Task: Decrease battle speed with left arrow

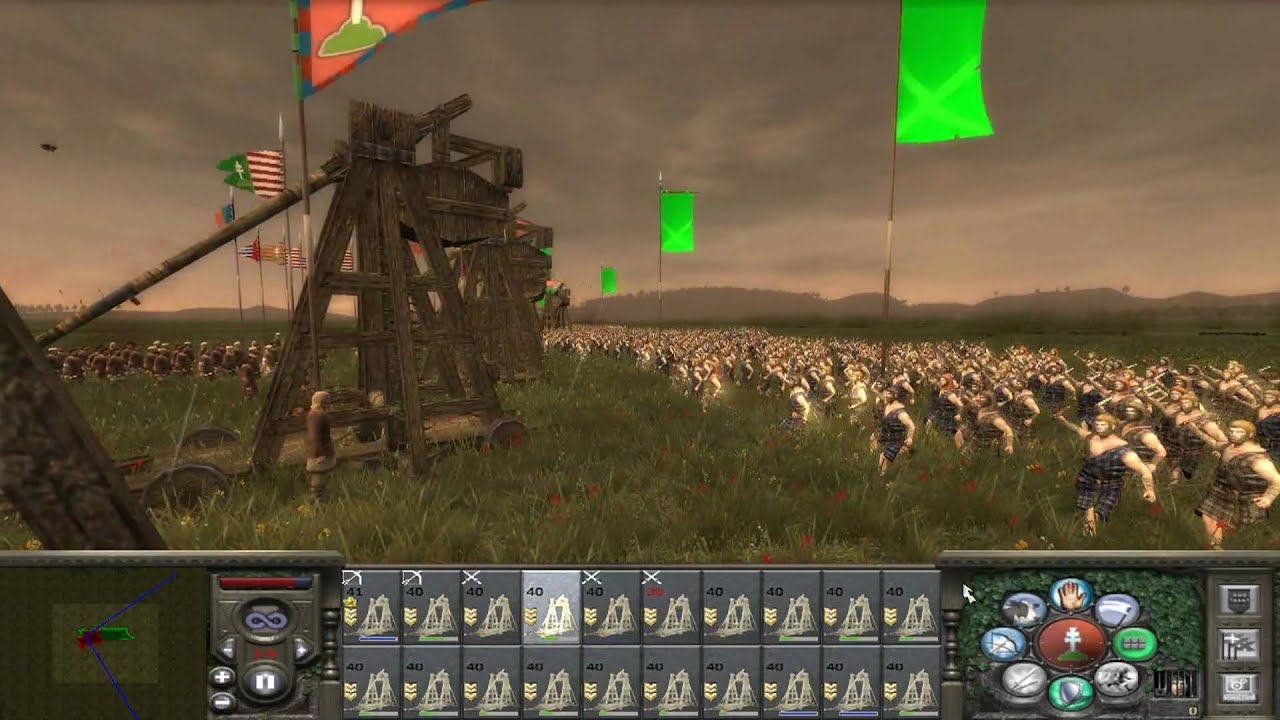Action: click(226, 651)
